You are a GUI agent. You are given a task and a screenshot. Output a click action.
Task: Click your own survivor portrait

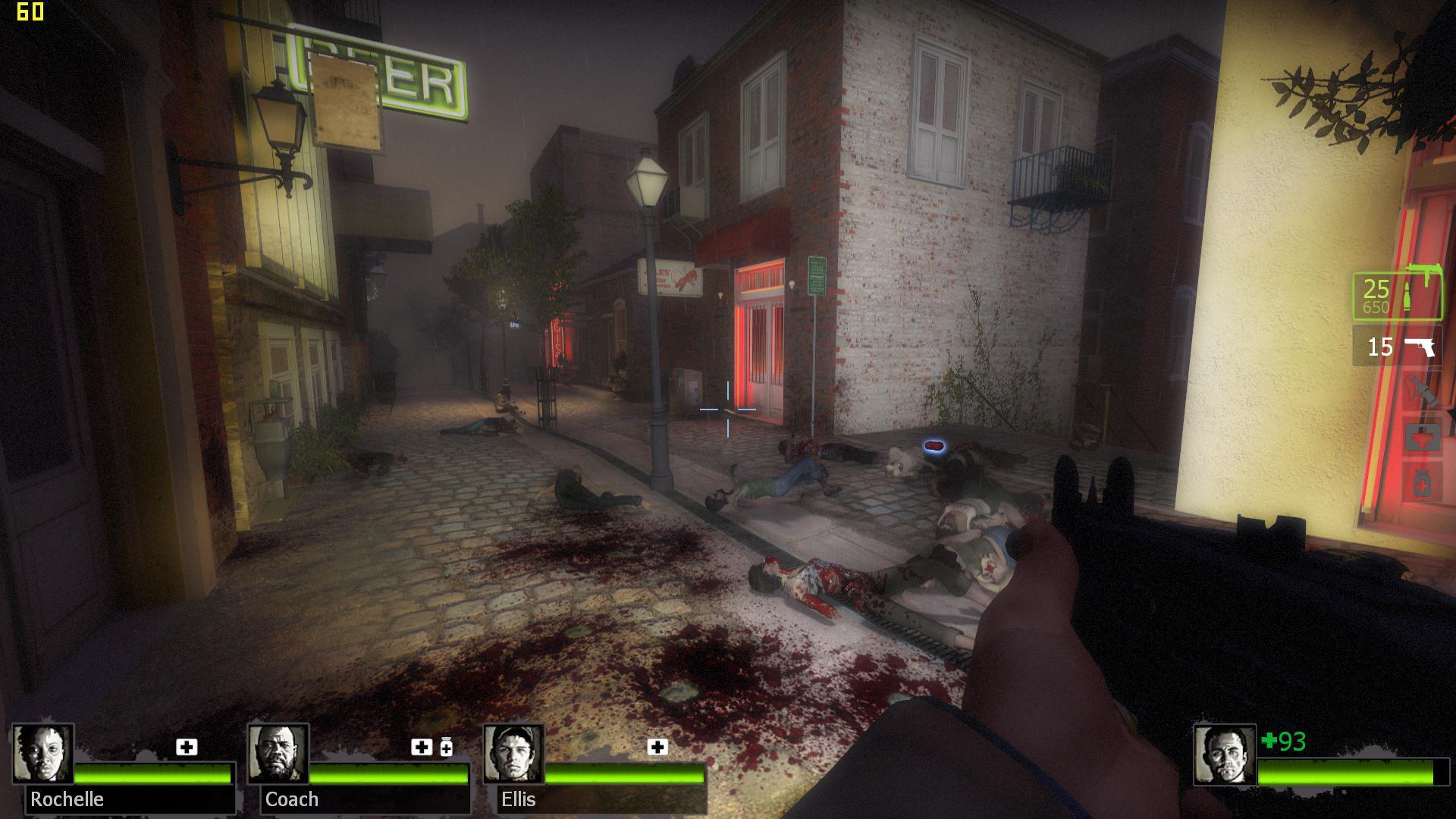tap(1224, 755)
